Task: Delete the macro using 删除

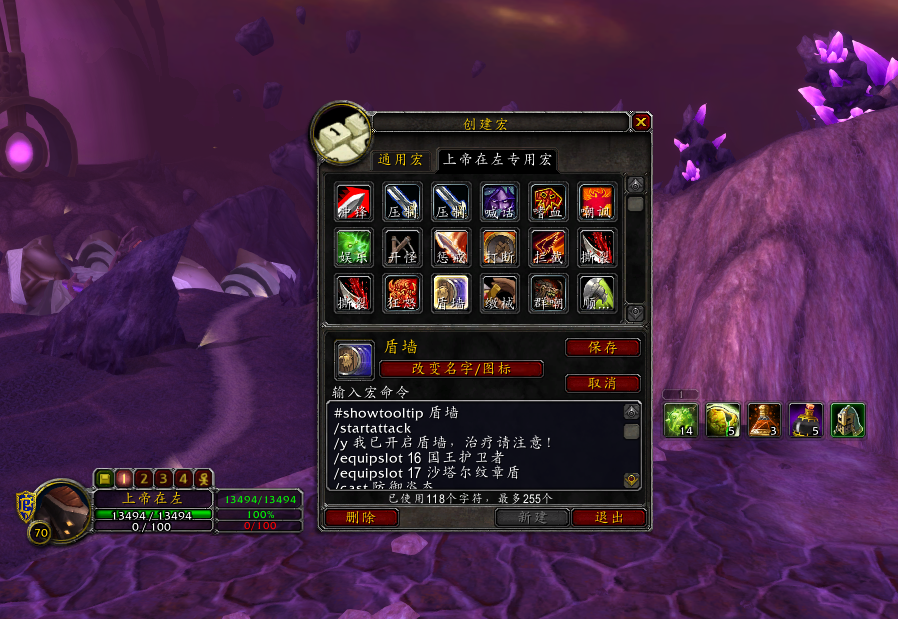Action: click(x=360, y=517)
